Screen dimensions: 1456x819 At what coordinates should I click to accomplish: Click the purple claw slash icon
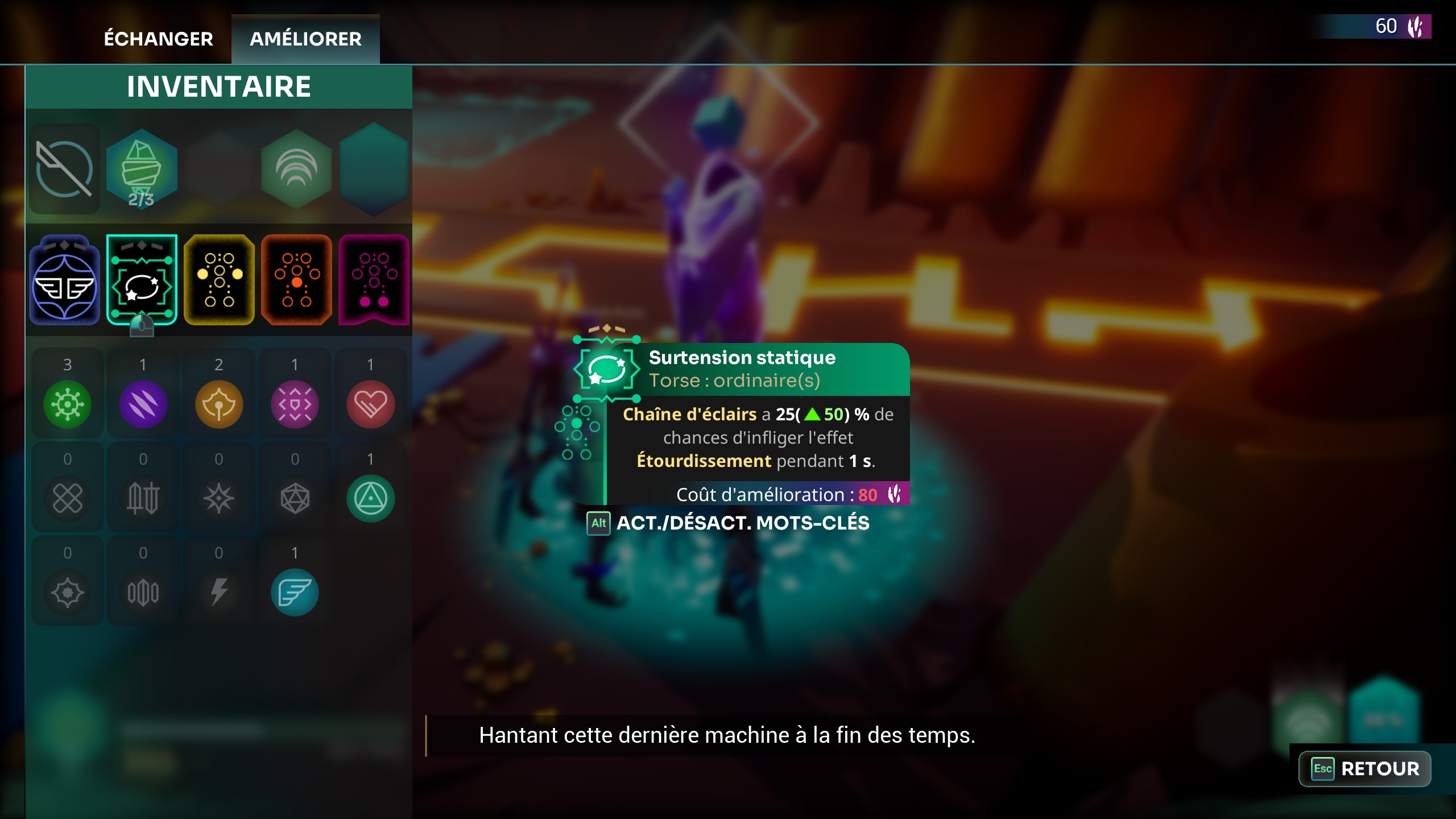[143, 404]
